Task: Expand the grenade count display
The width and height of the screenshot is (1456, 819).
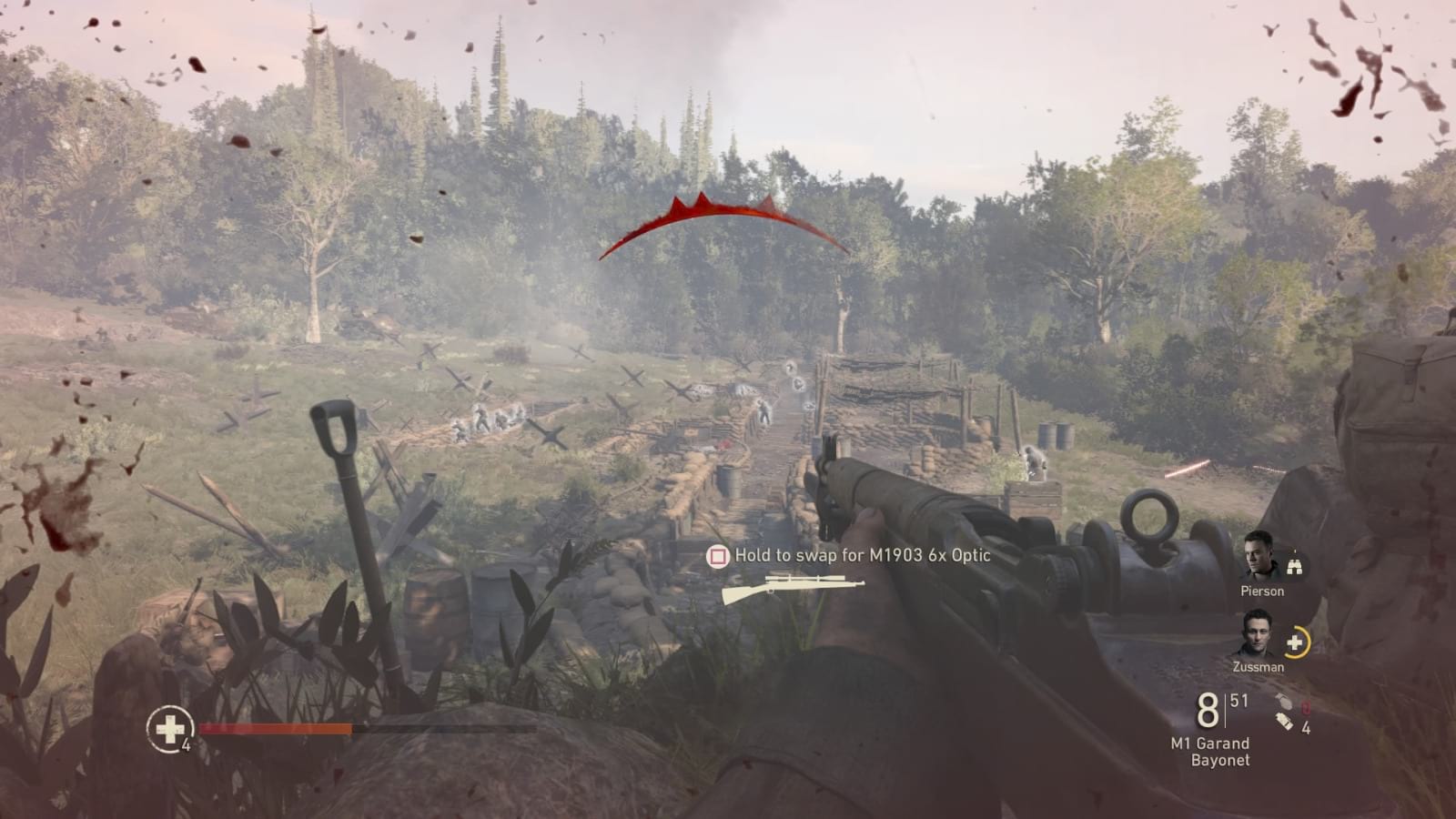Action: point(1290,714)
